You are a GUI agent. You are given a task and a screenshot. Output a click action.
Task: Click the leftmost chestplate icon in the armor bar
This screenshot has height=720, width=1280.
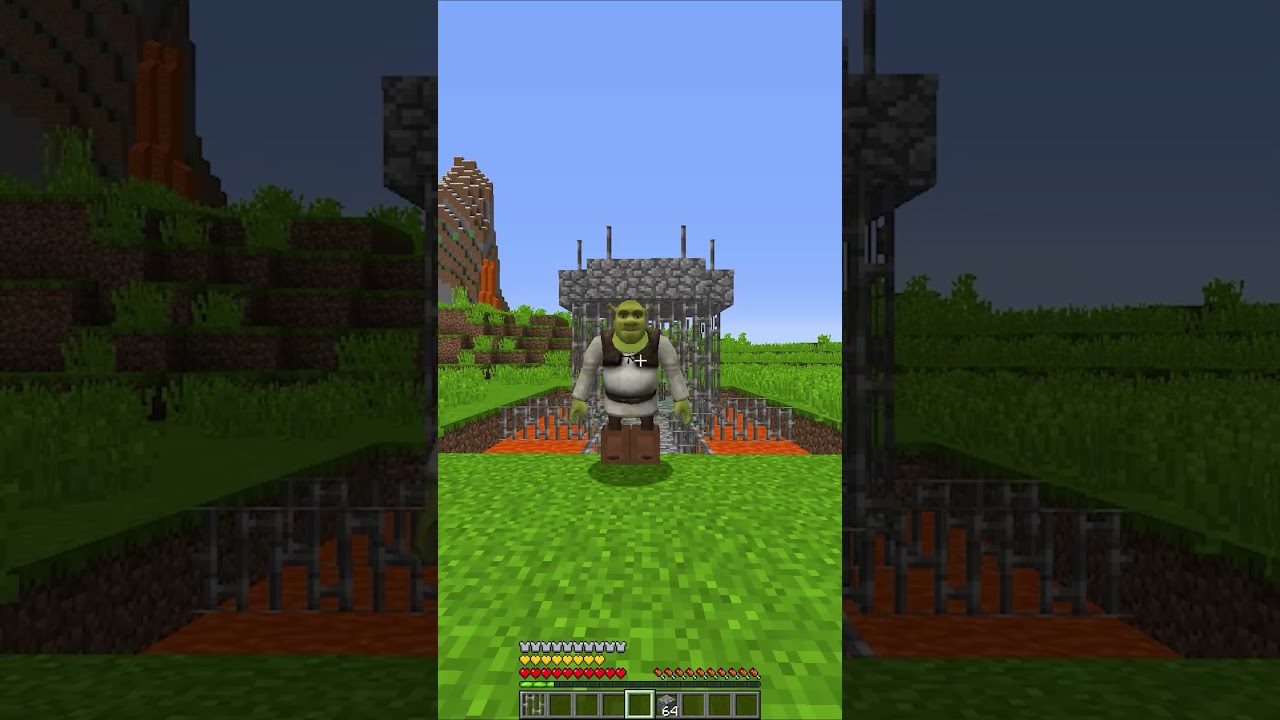point(523,646)
